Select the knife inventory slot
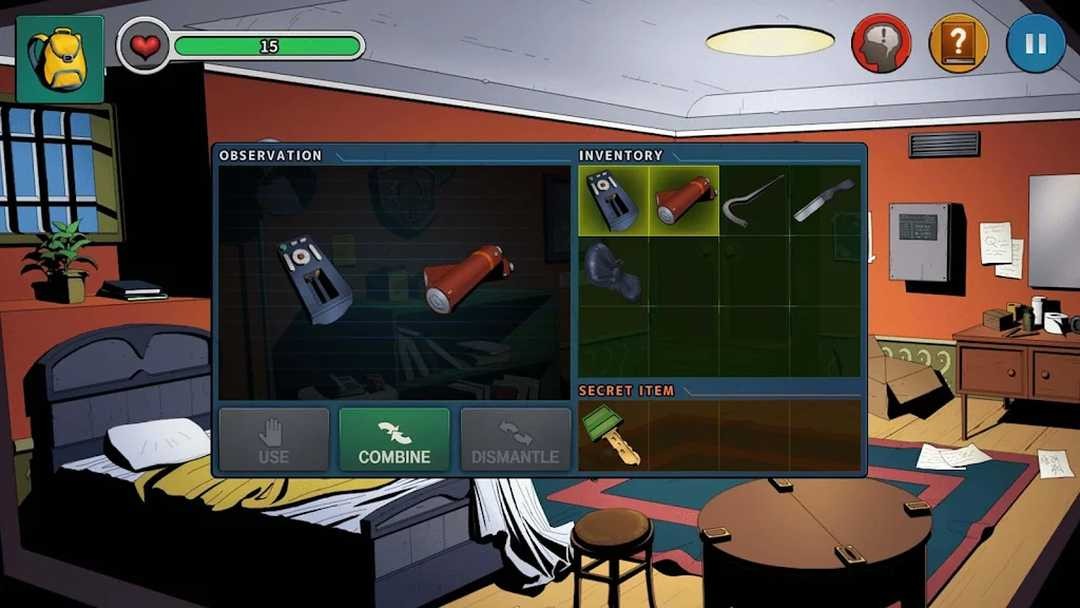 pos(824,200)
